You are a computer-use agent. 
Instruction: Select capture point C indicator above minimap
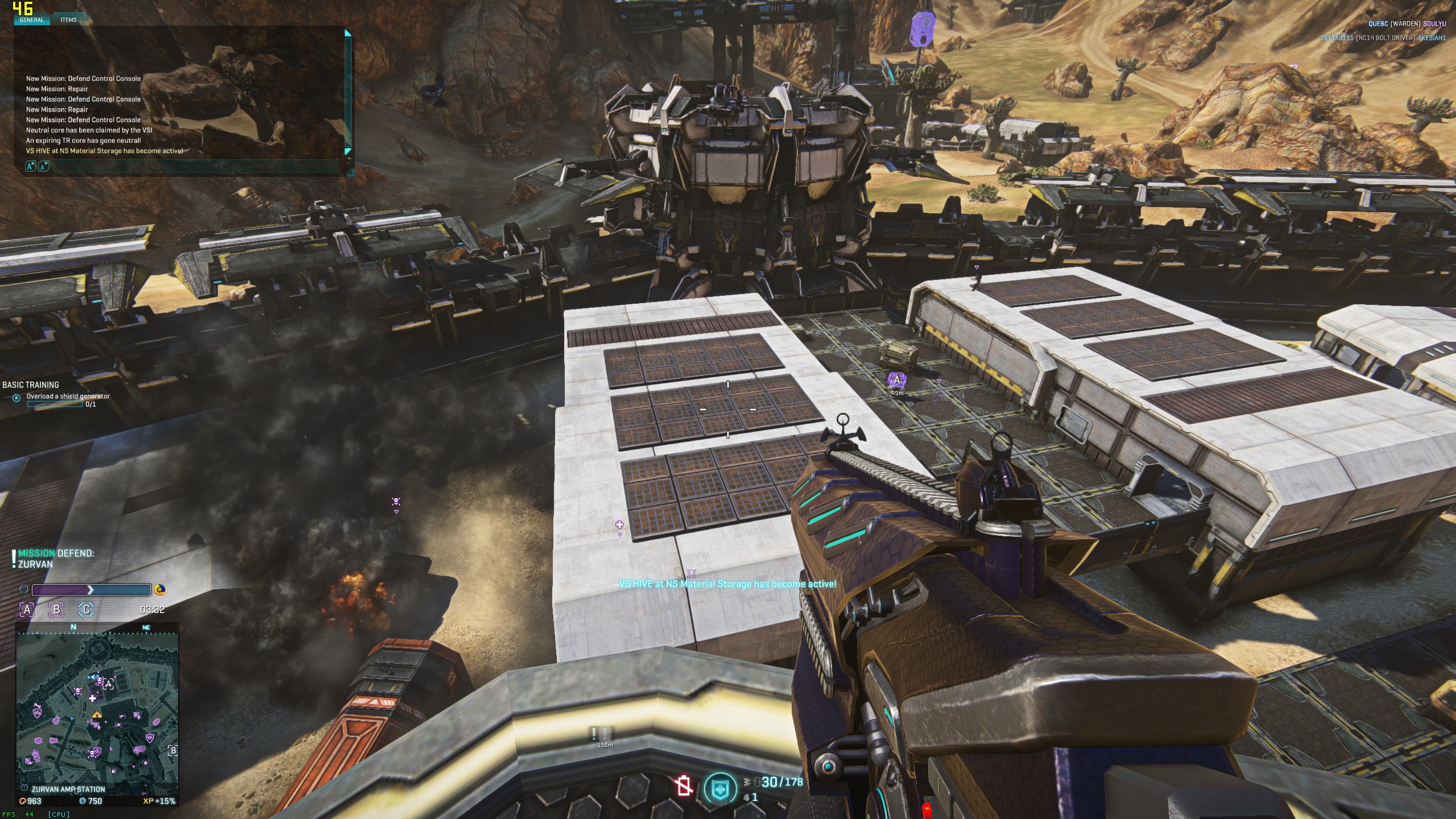click(x=86, y=610)
